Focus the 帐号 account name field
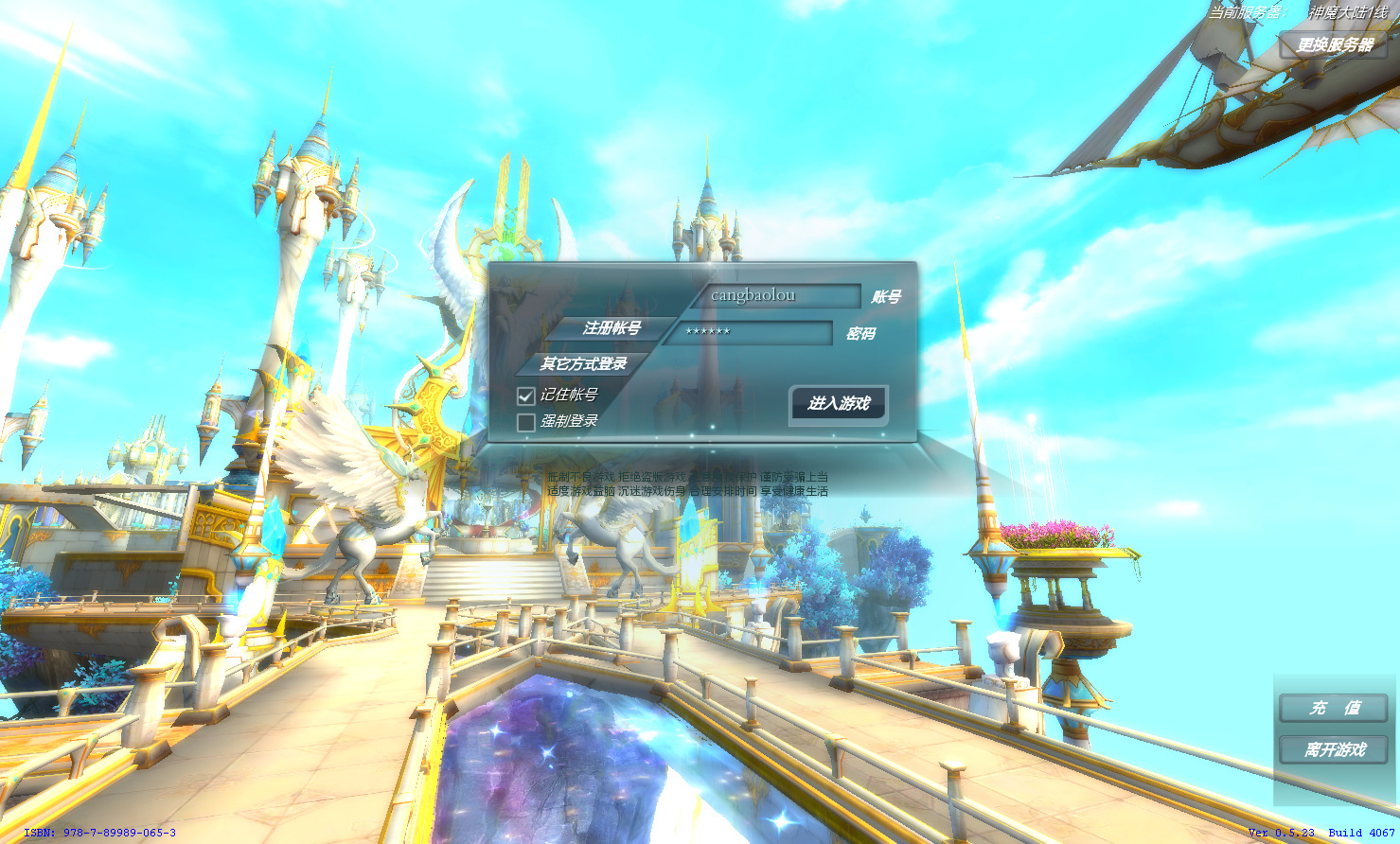1400x844 pixels. (x=776, y=296)
